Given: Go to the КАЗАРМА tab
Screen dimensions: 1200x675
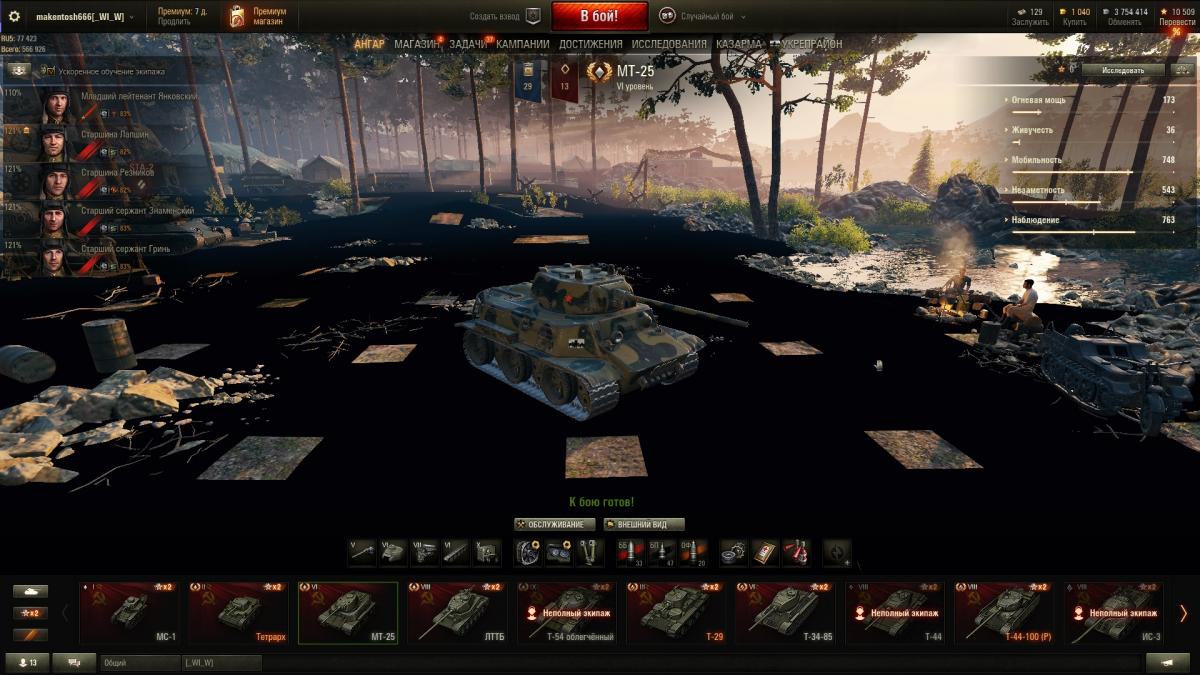Looking at the screenshot, I should pyautogui.click(x=739, y=44).
